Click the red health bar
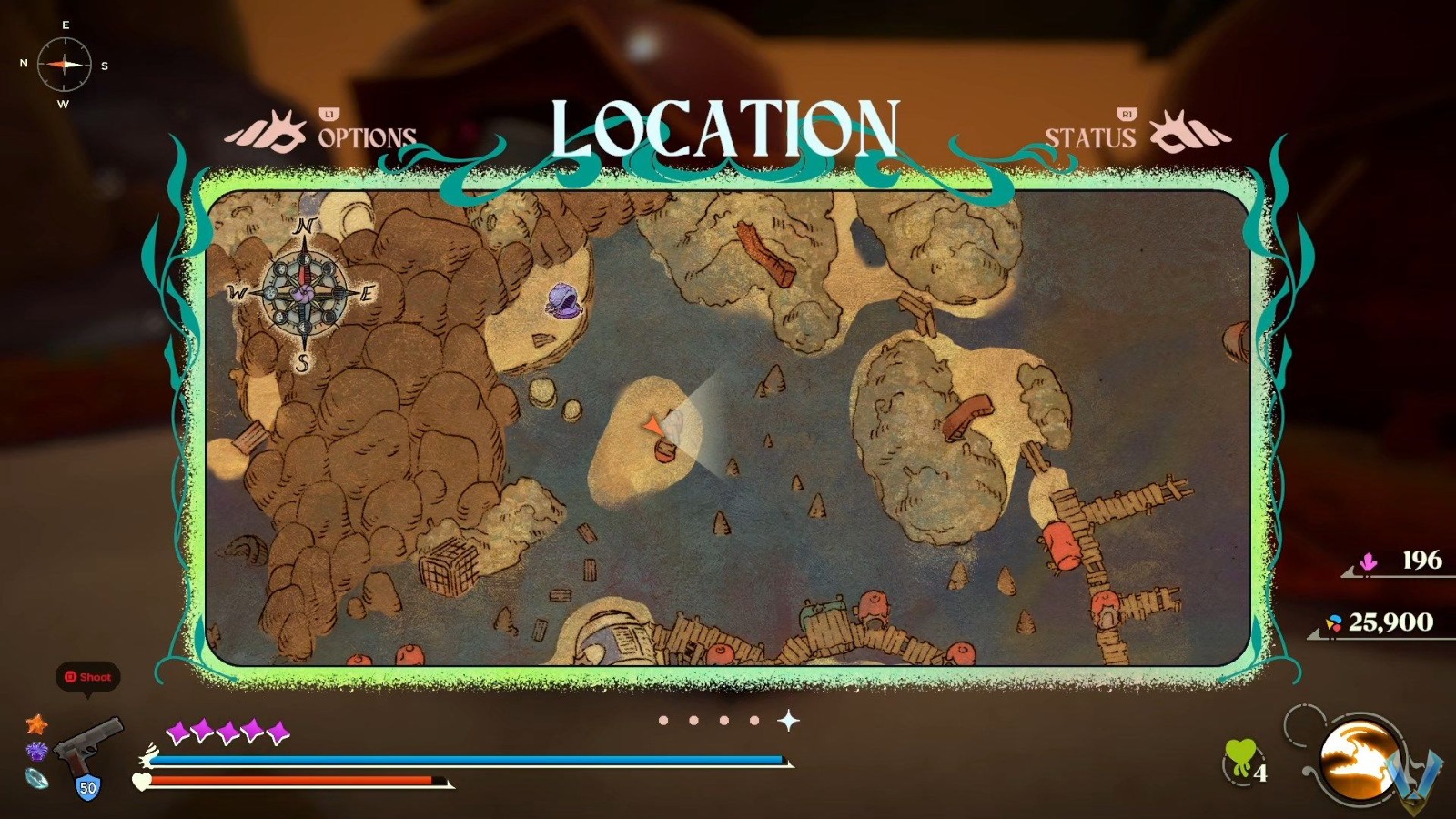Viewport: 1456px width, 819px height. pyautogui.click(x=291, y=781)
